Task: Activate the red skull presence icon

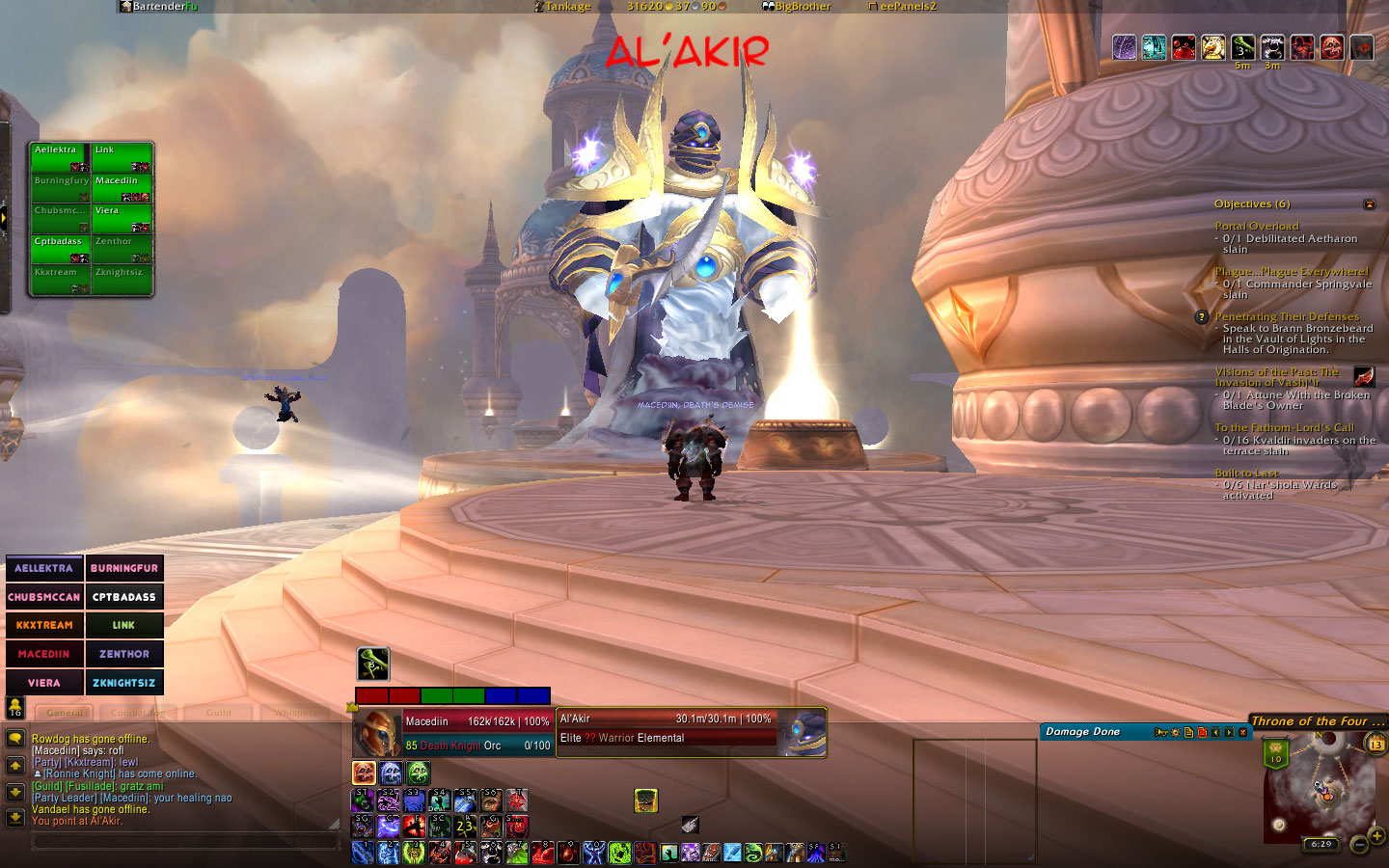Action: 364,773
